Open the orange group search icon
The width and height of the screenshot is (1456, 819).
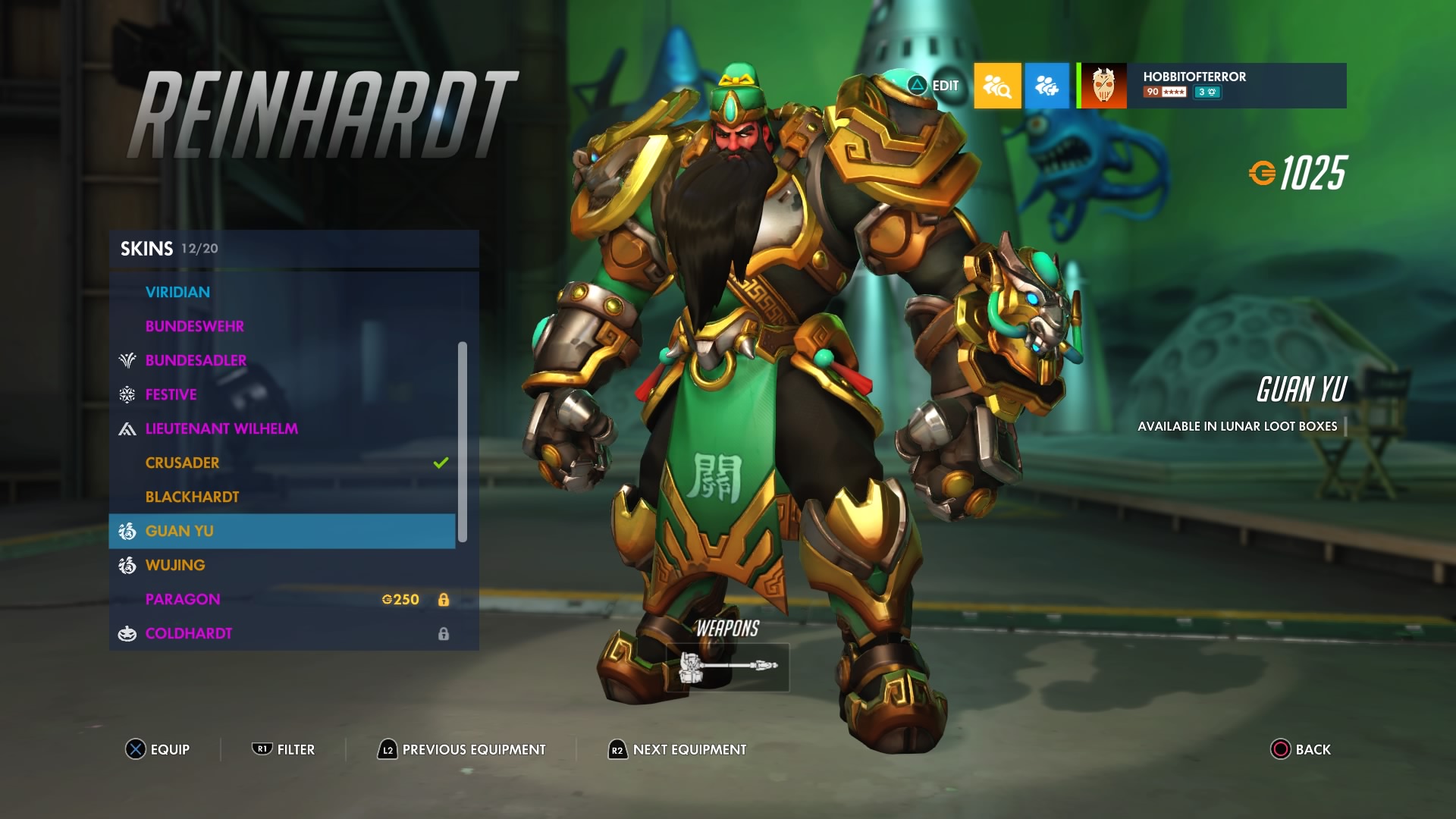996,86
